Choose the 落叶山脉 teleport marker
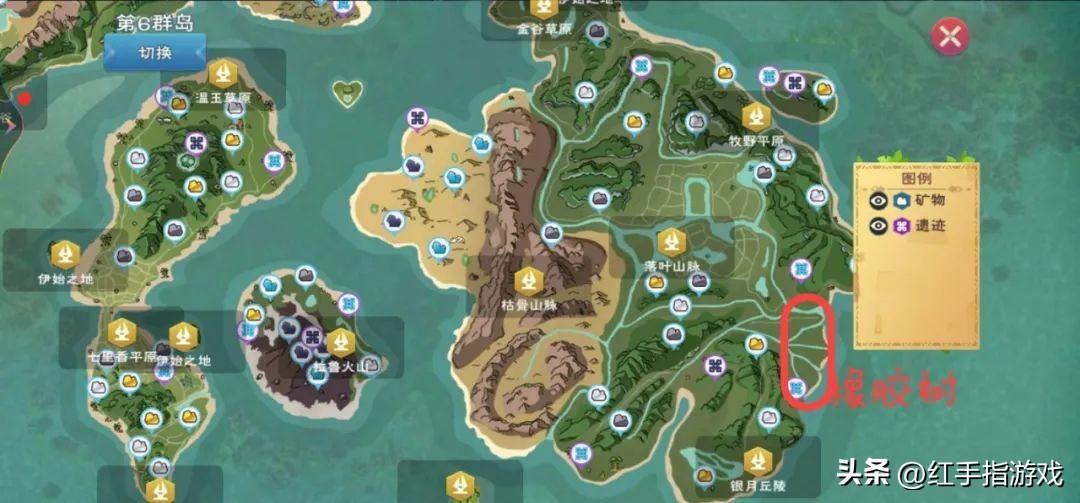This screenshot has width=1080, height=503. [671, 242]
